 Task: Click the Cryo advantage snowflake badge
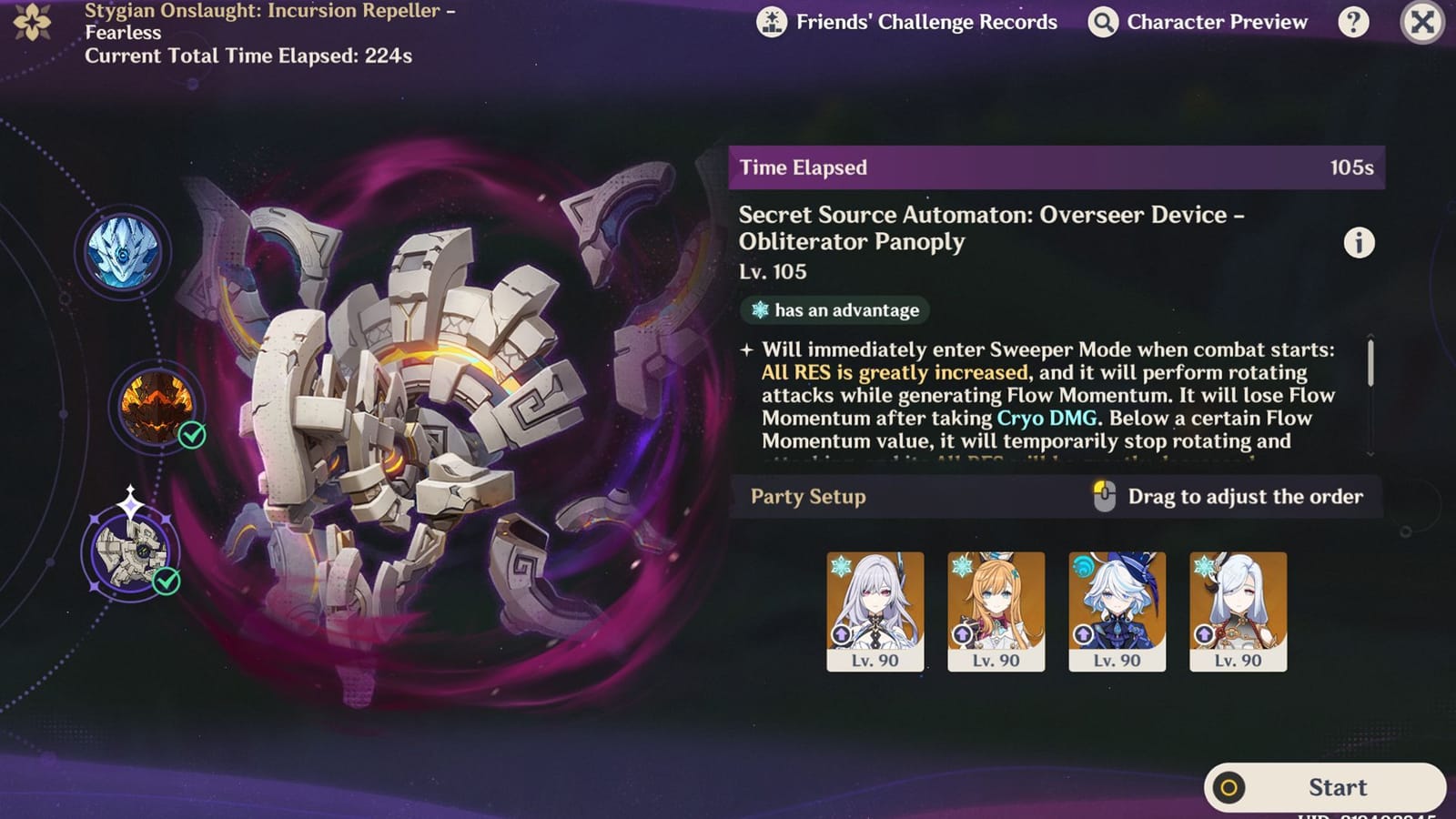(834, 310)
